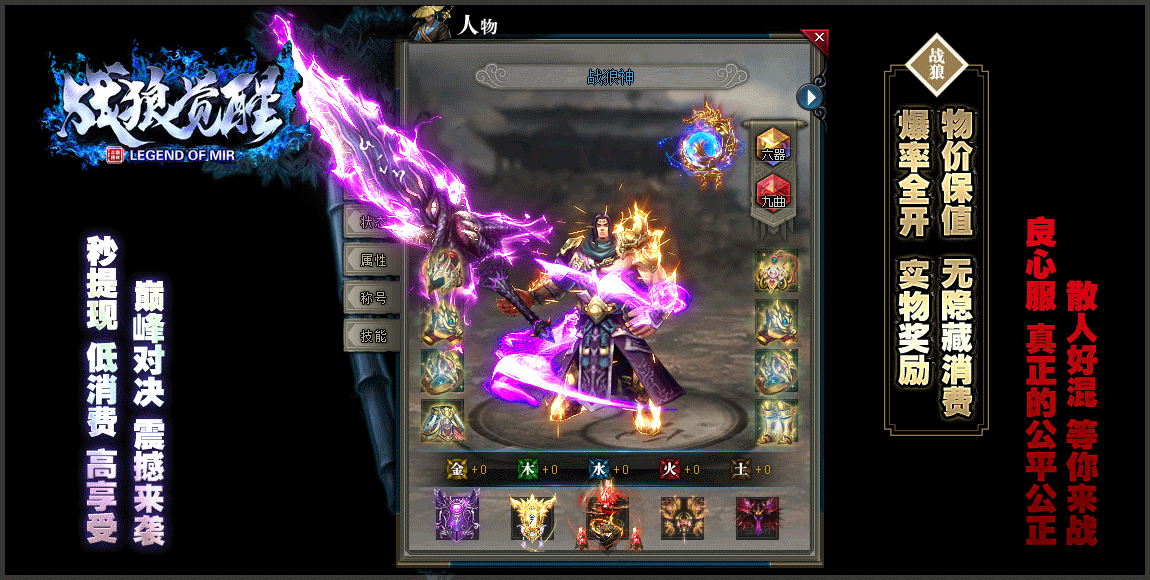Screen dimensions: 1150x580
Task: Select the armor robe equipment slot
Action: (442, 421)
